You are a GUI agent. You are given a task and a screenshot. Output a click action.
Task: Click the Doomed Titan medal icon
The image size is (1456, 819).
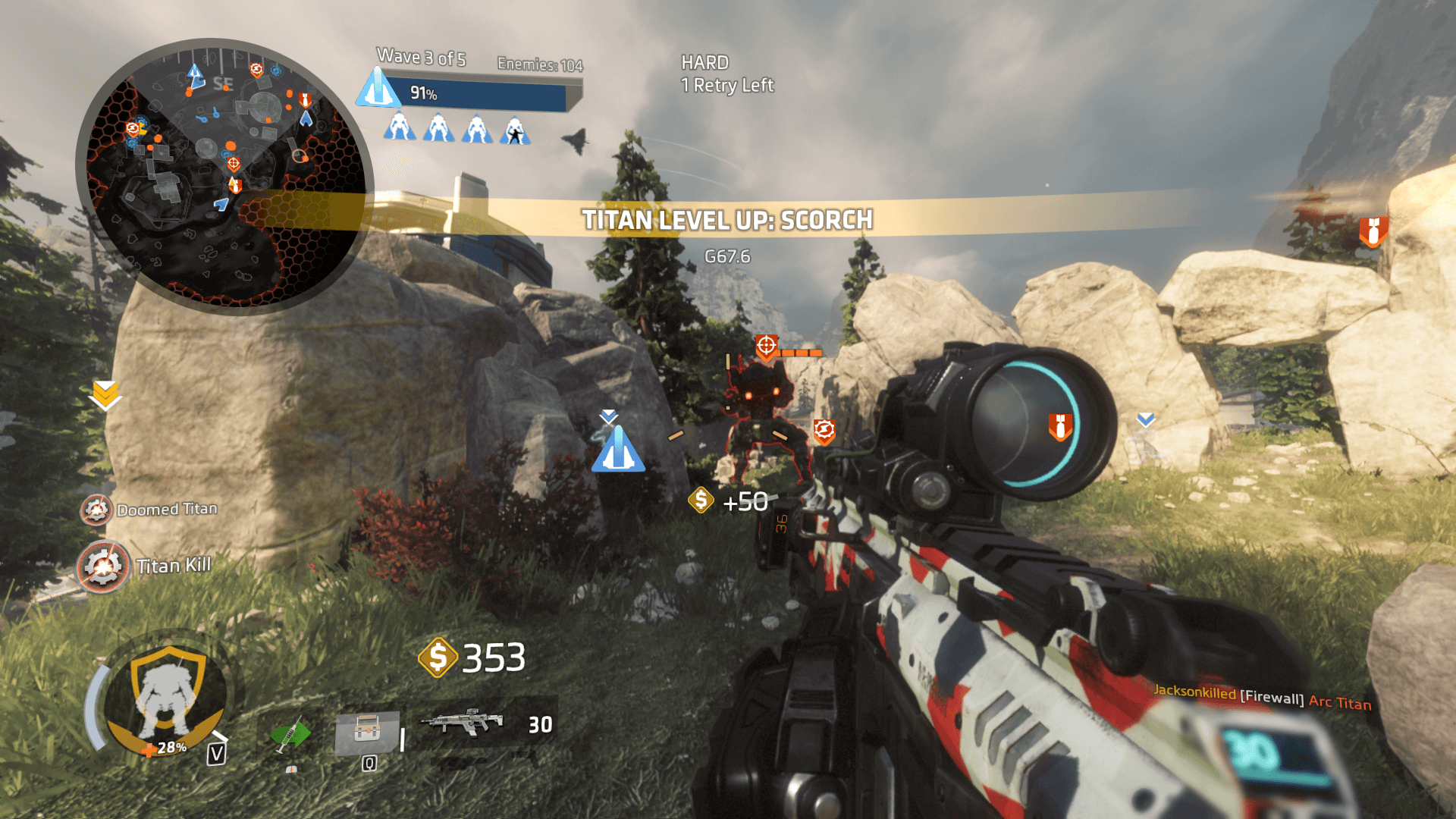pos(96,510)
